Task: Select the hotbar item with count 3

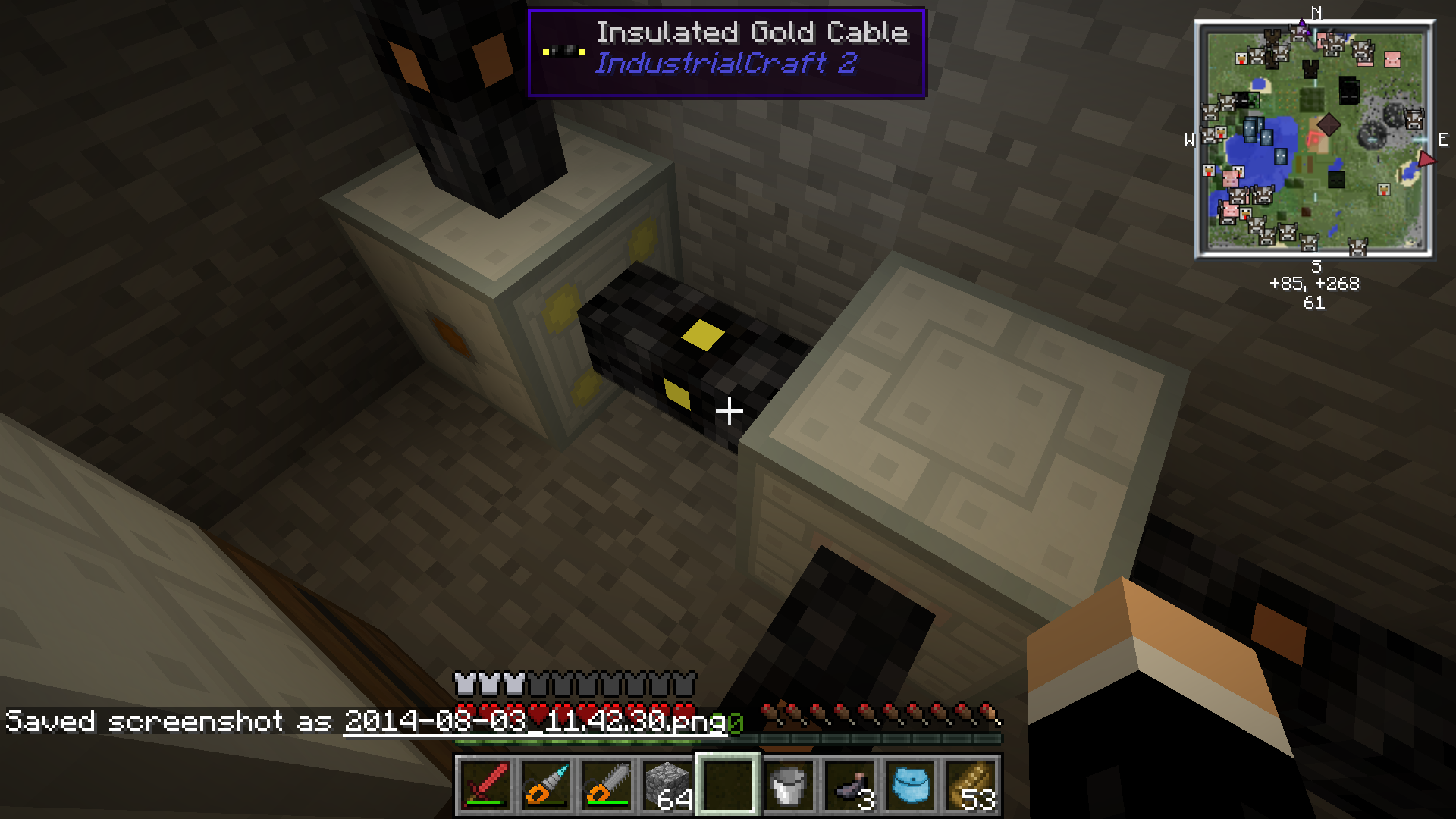Action: click(849, 785)
